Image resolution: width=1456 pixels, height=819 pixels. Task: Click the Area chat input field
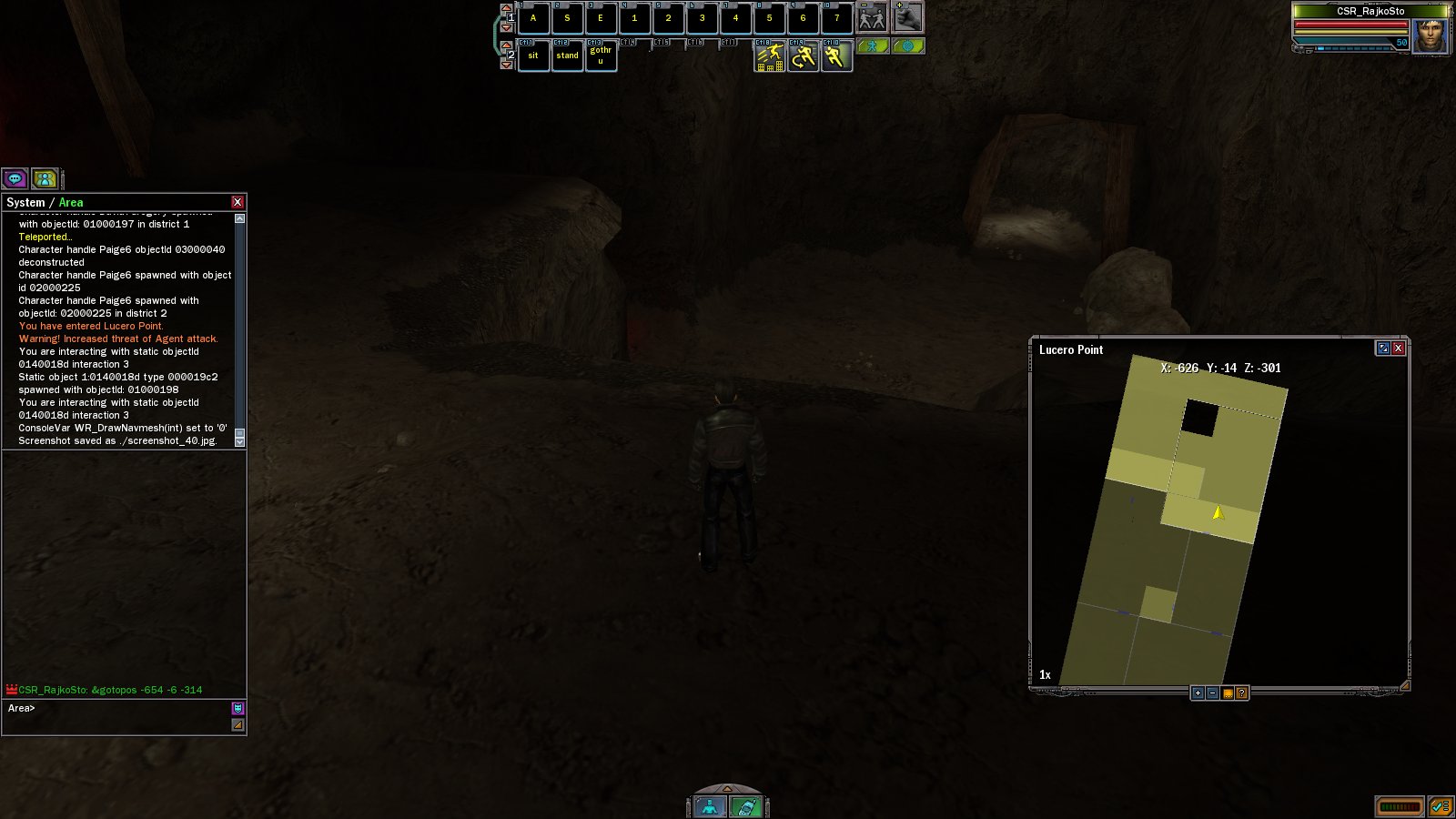point(118,709)
